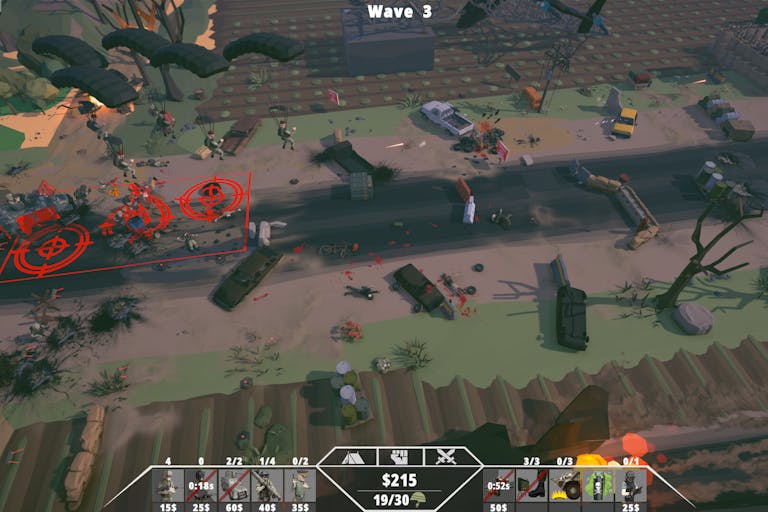Select the 35$ officer unit
768x512 pixels.
tap(299, 485)
